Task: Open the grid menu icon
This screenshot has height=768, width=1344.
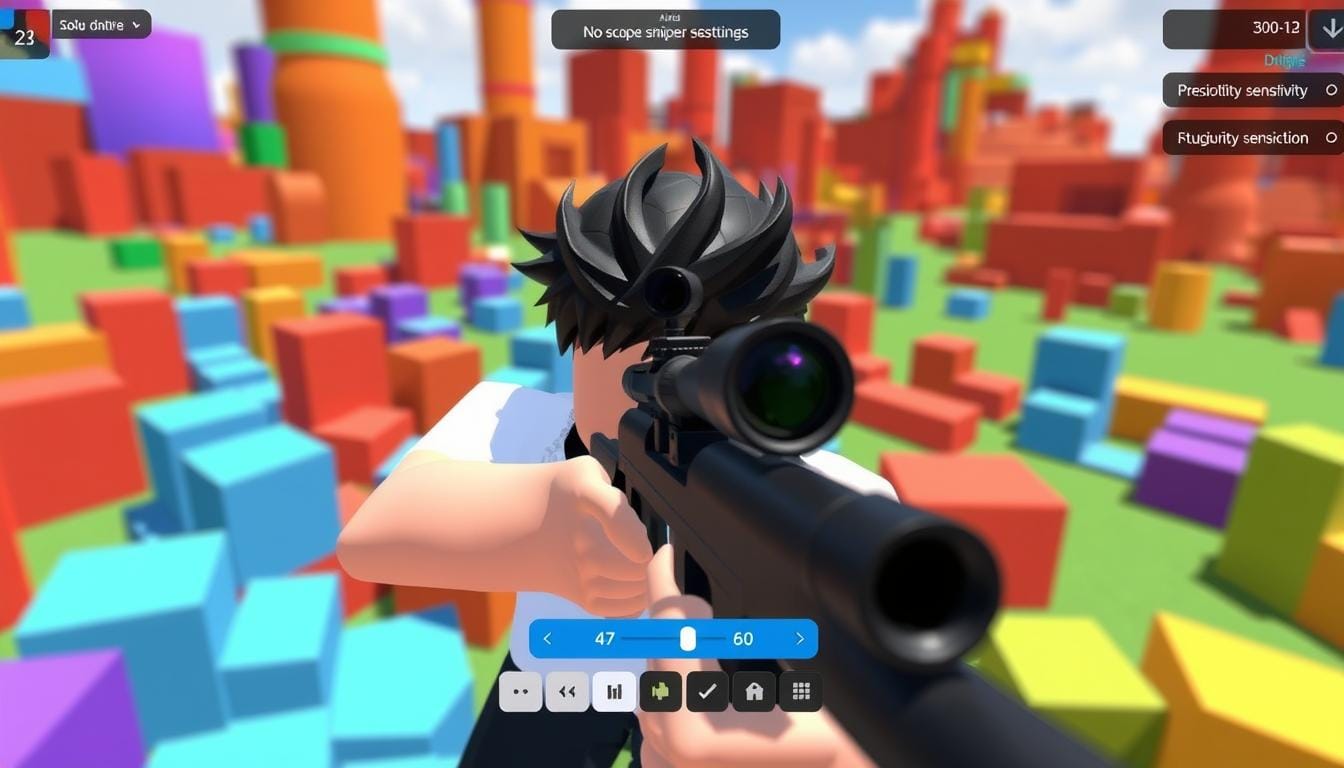Action: point(800,691)
